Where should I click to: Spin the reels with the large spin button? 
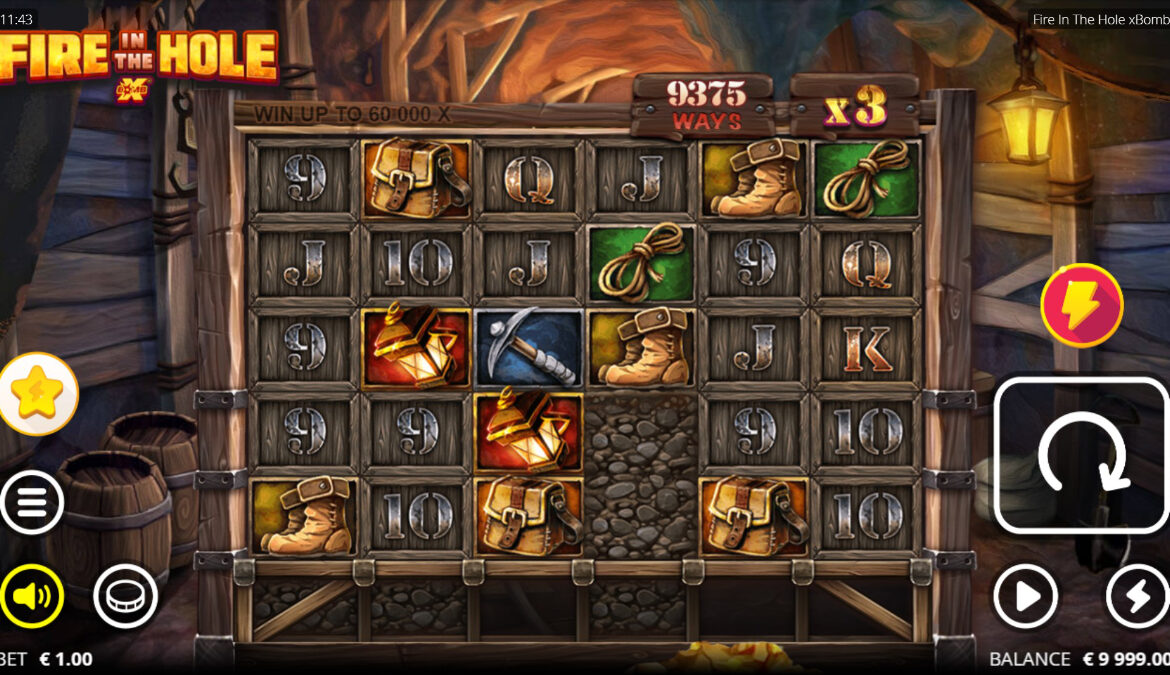[x=1080, y=455]
